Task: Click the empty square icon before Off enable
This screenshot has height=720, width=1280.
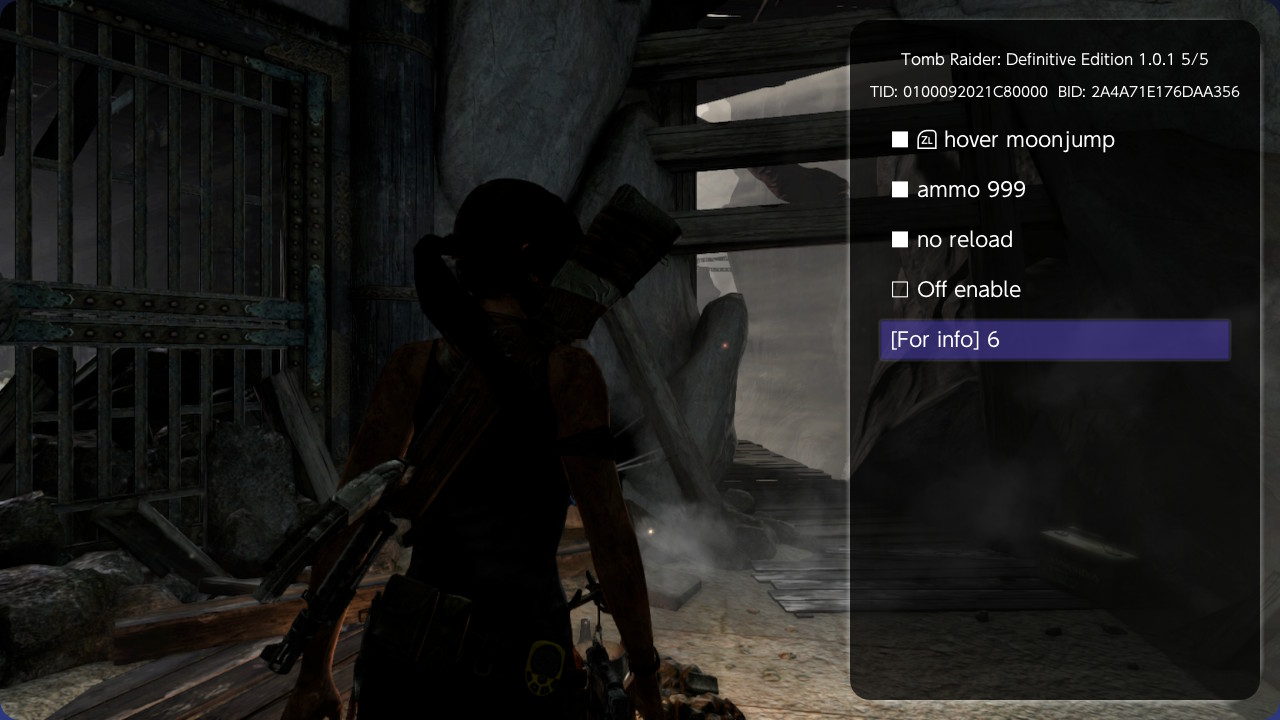Action: click(899, 289)
